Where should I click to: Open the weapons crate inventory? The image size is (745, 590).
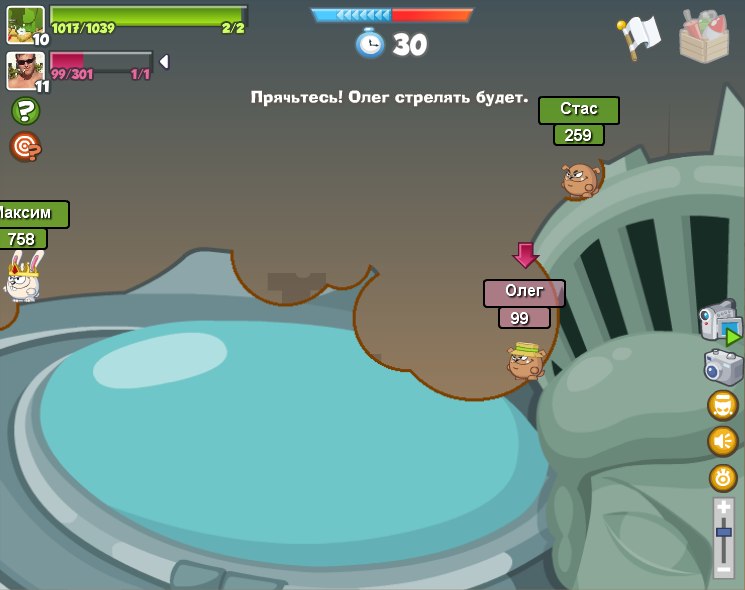[704, 36]
